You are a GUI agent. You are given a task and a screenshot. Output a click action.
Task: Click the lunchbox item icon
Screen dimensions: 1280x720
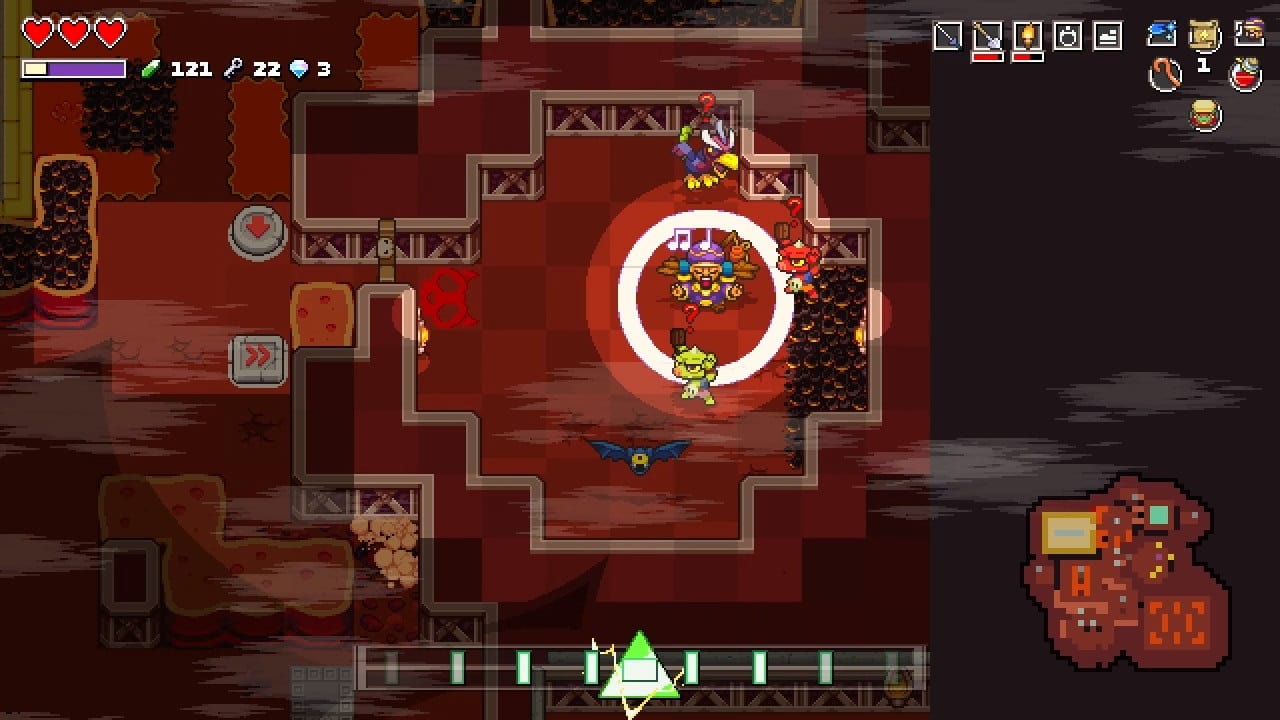1204,114
